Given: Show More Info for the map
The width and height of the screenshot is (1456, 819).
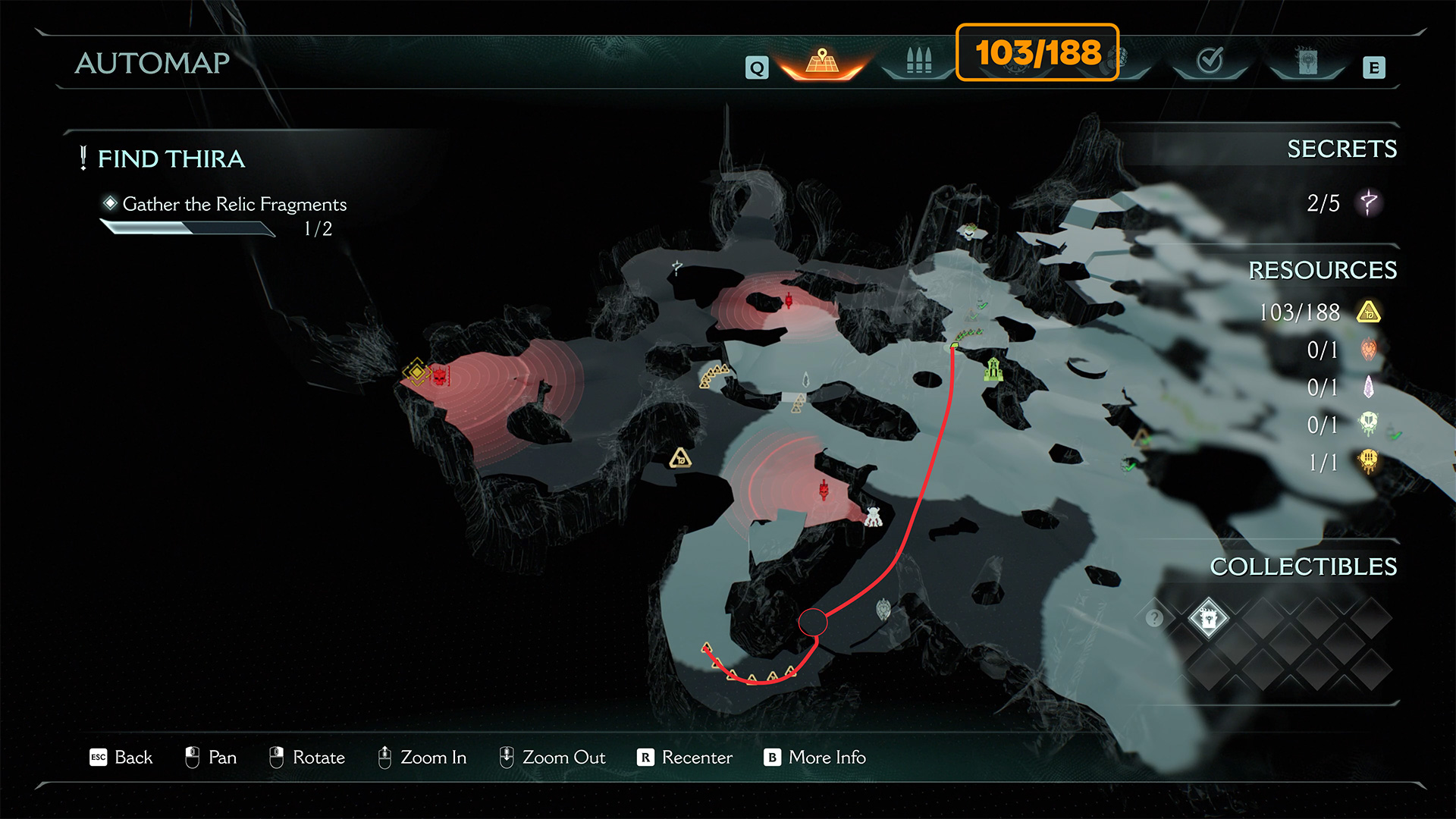Looking at the screenshot, I should 815,758.
